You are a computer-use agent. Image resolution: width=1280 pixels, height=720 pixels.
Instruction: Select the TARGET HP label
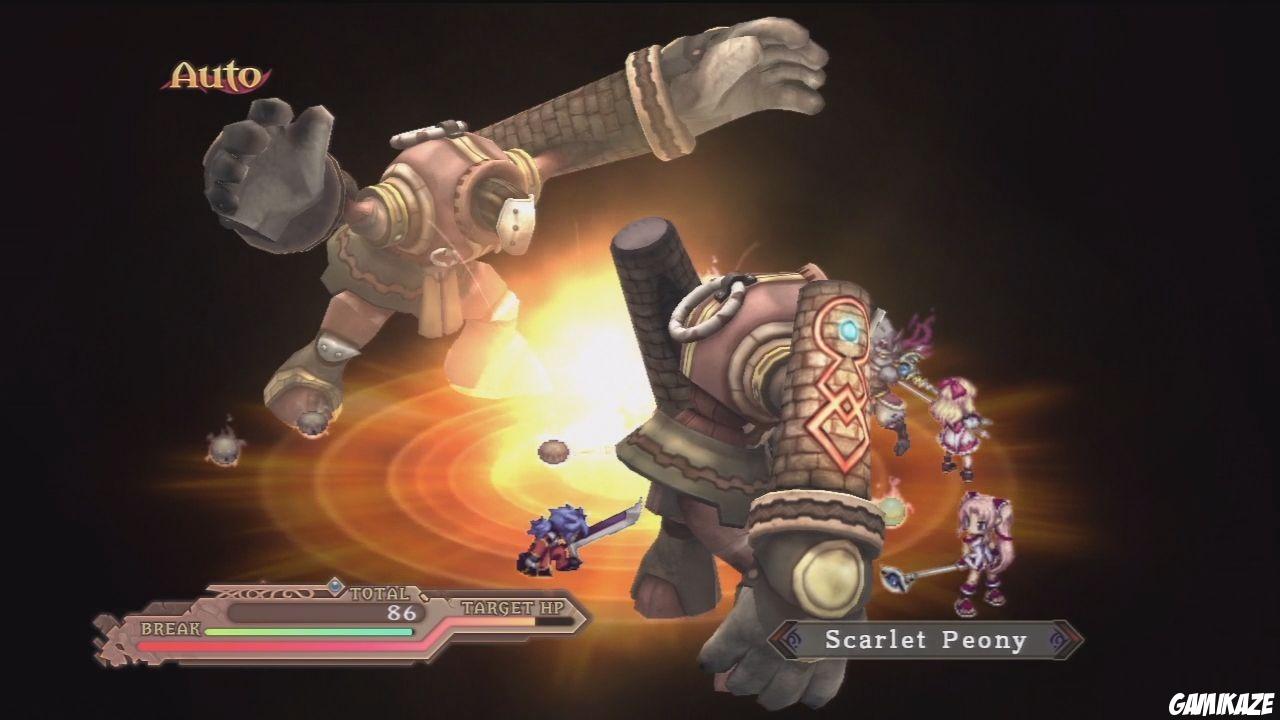click(x=512, y=608)
